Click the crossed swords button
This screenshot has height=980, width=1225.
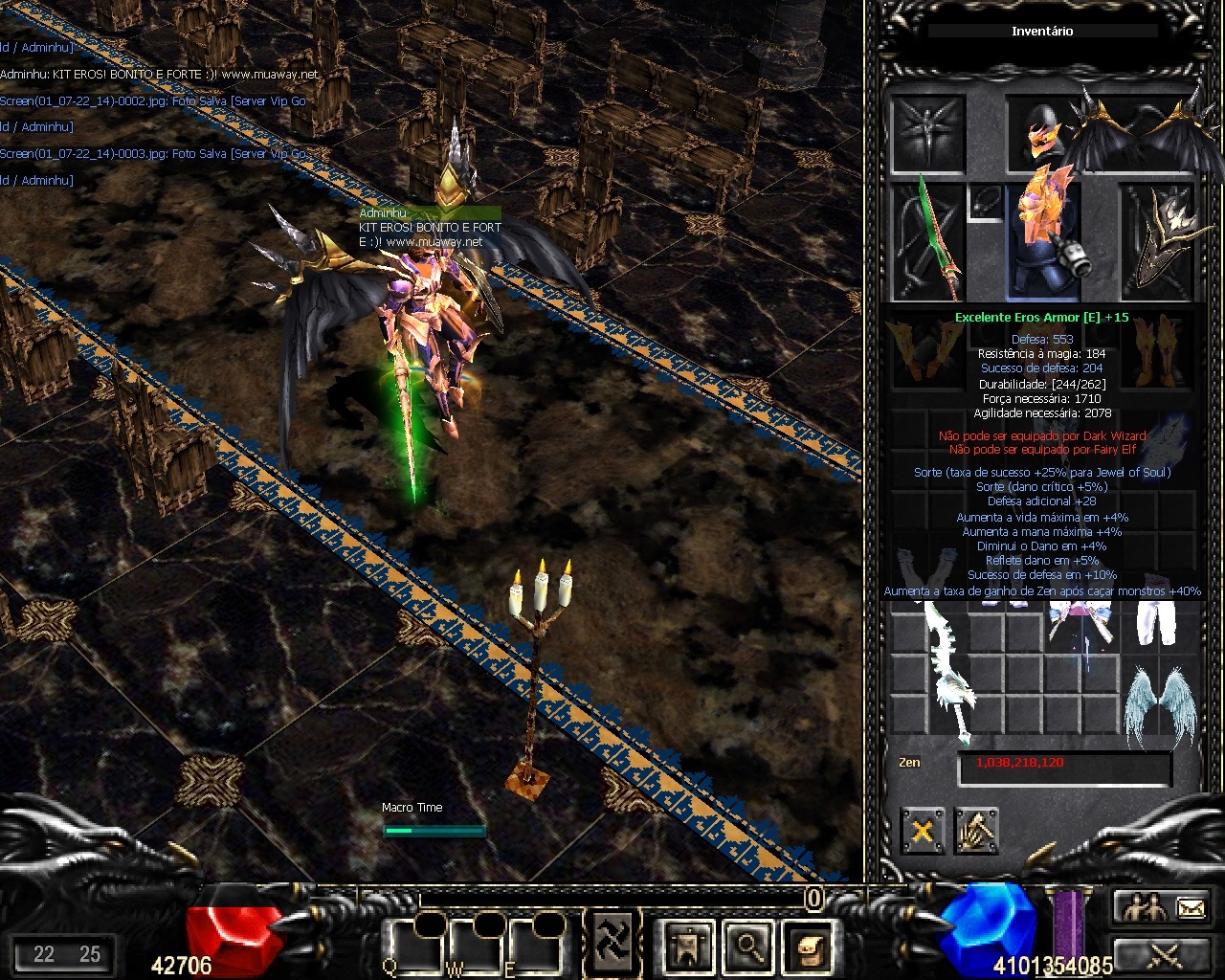[x=1161, y=954]
